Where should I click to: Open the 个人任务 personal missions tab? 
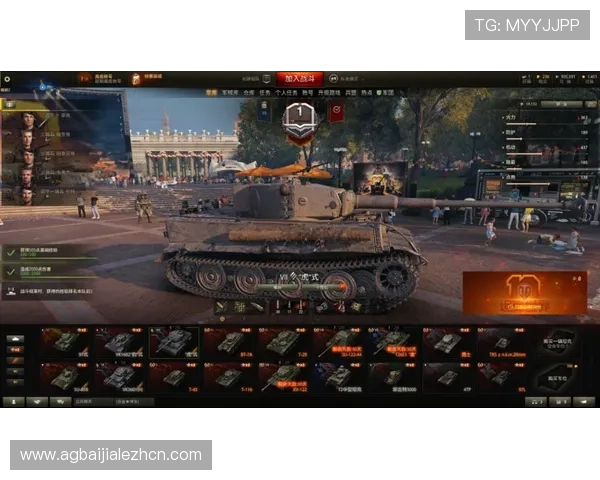(284, 91)
